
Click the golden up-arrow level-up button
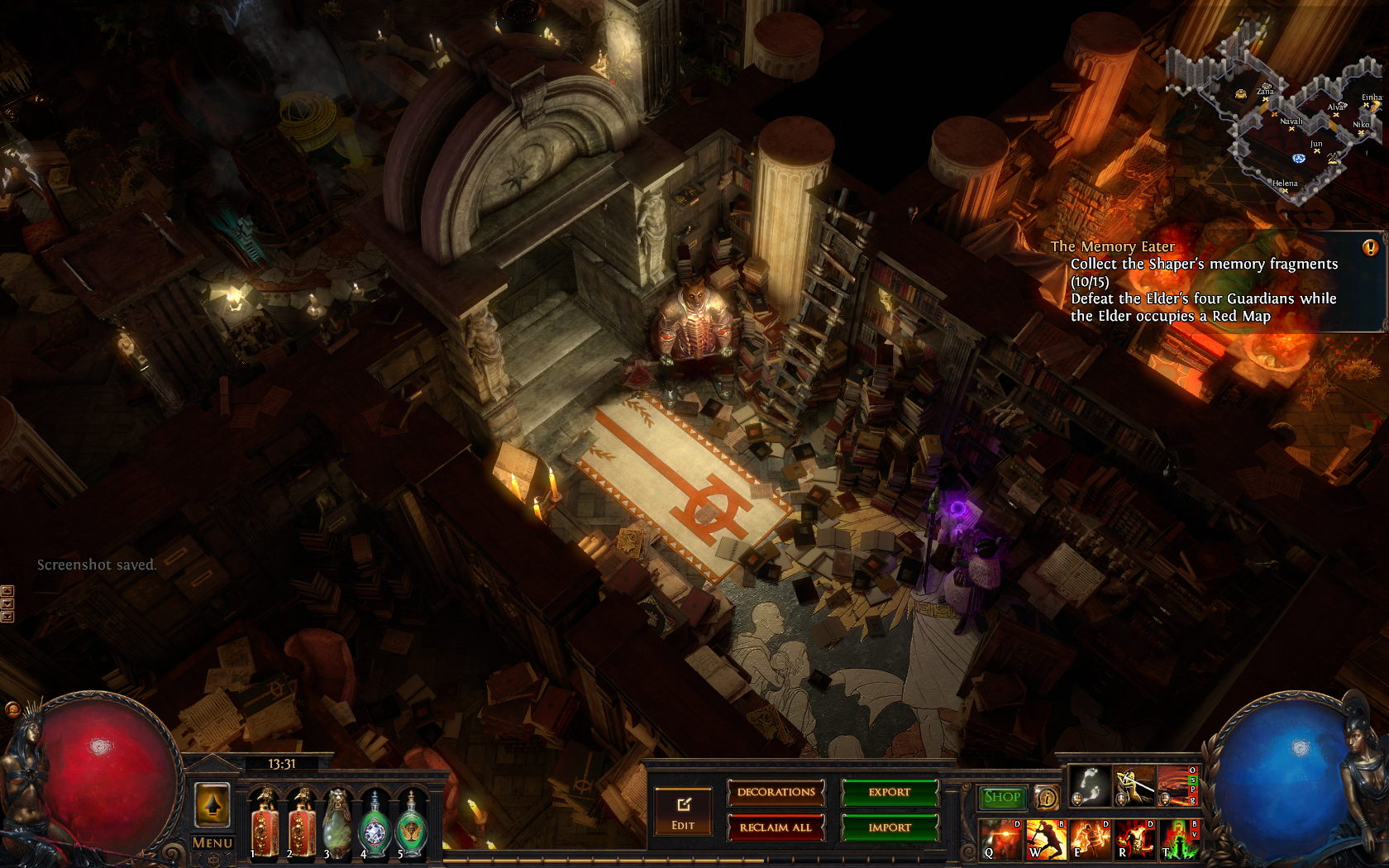pos(212,805)
